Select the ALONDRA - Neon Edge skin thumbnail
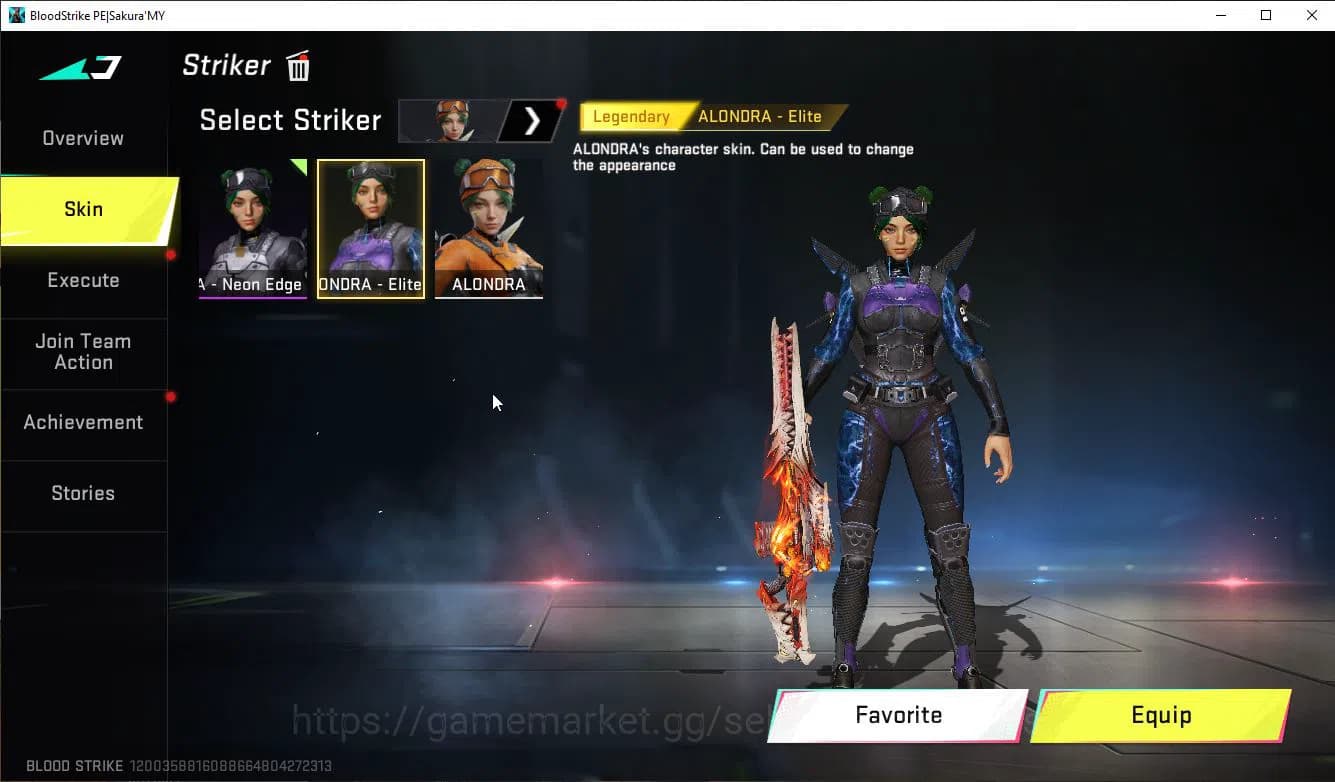This screenshot has width=1335, height=782. pos(253,228)
